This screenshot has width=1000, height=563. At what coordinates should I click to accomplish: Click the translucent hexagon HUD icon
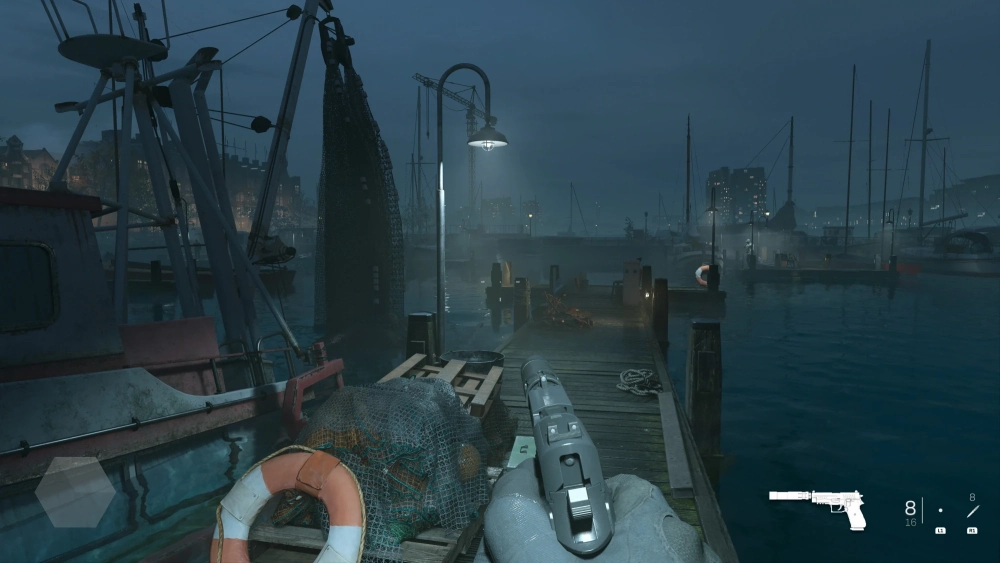pyautogui.click(x=74, y=492)
